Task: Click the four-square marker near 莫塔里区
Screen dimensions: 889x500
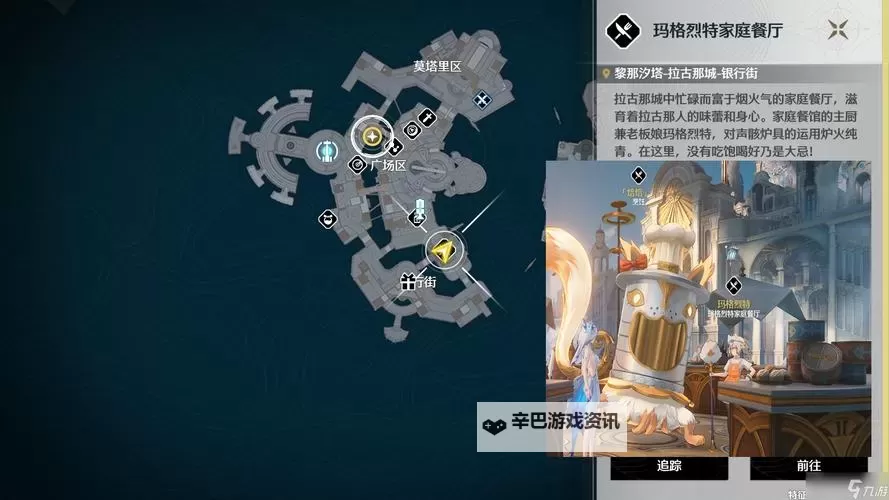Action: coord(482,99)
